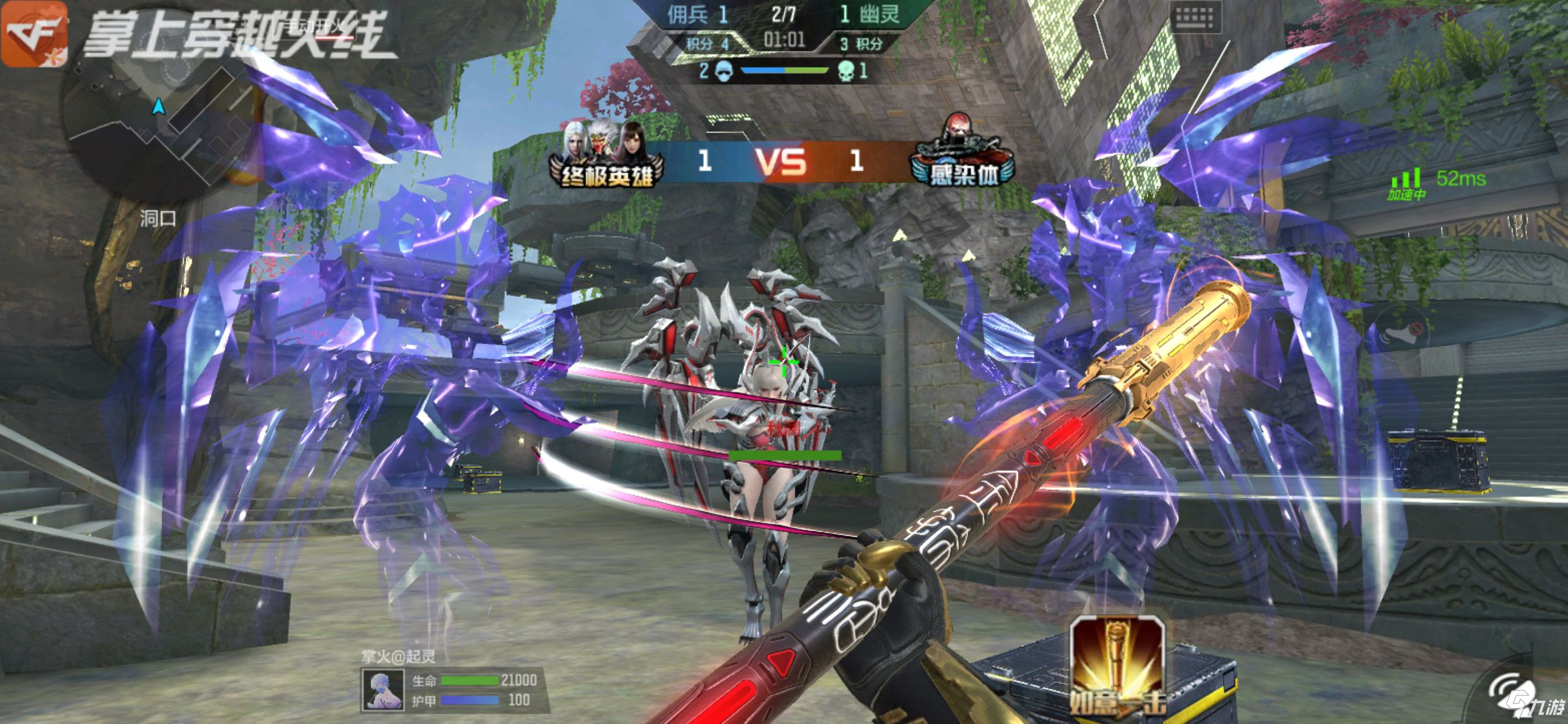Tap the orange CF app logo
The width and height of the screenshot is (1568, 724).
coord(34,34)
